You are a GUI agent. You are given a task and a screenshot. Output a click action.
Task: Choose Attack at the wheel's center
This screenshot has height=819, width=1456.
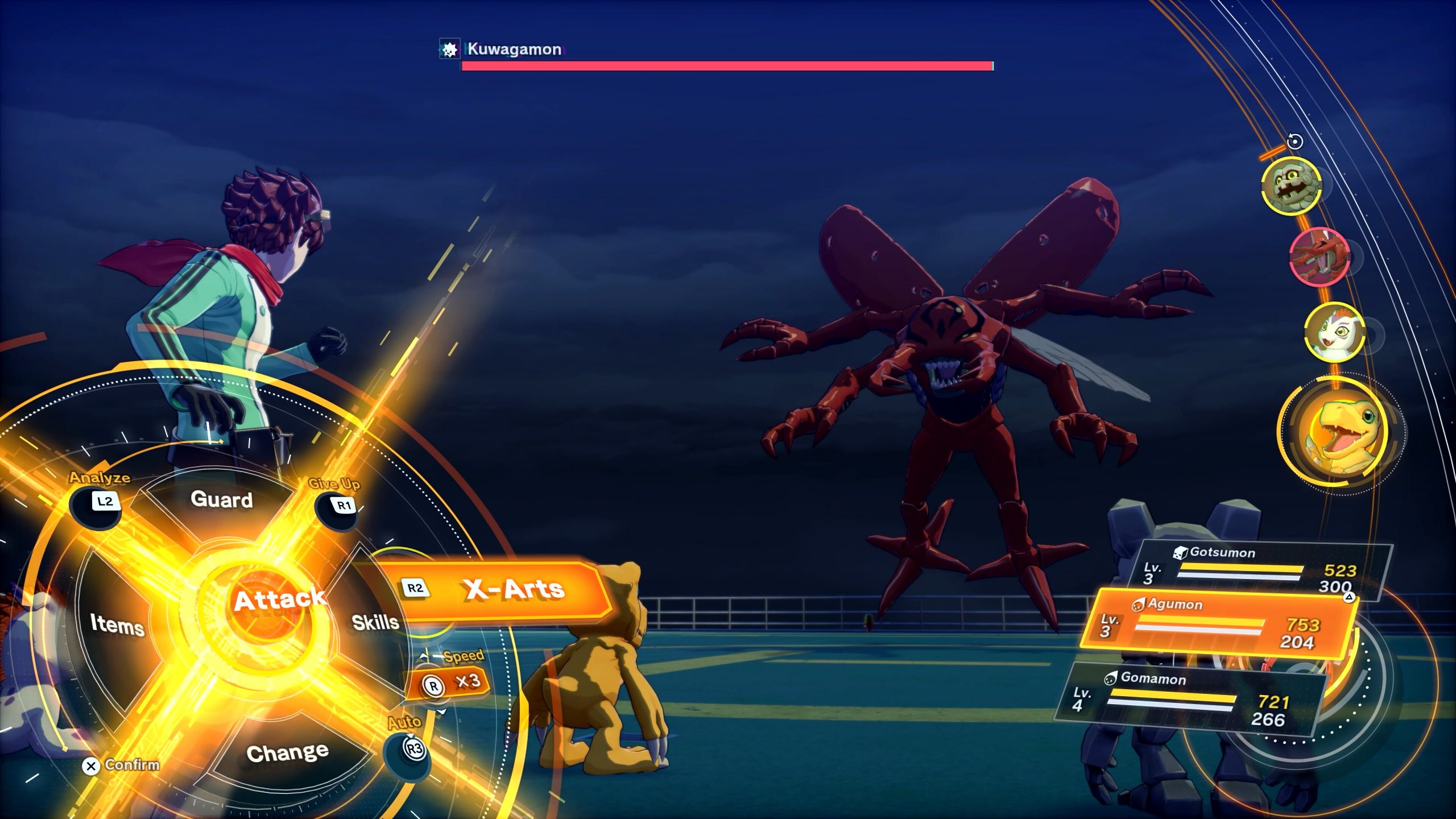coord(280,598)
